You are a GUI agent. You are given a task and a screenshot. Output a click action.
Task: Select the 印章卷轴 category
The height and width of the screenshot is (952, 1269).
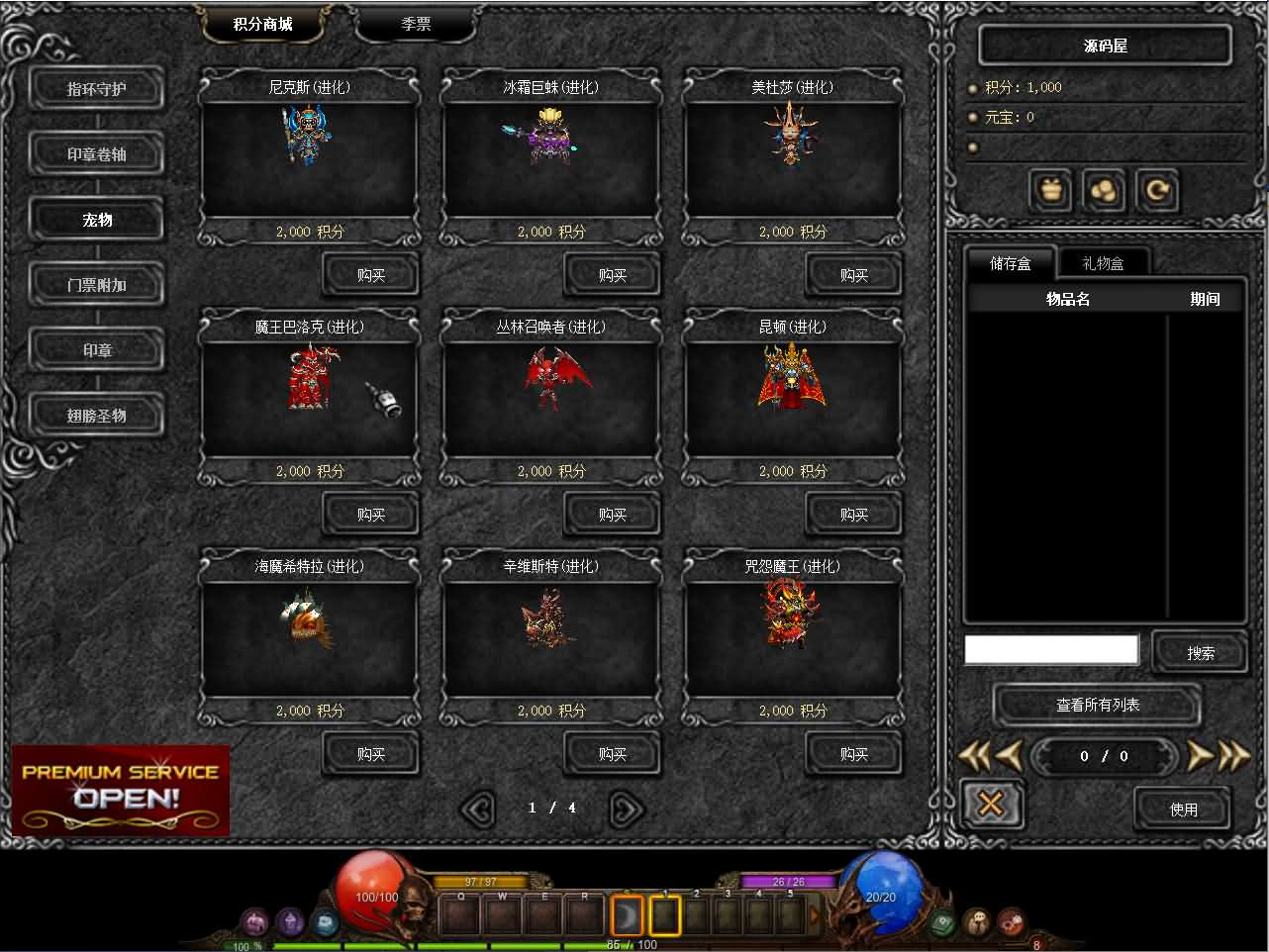click(x=97, y=154)
